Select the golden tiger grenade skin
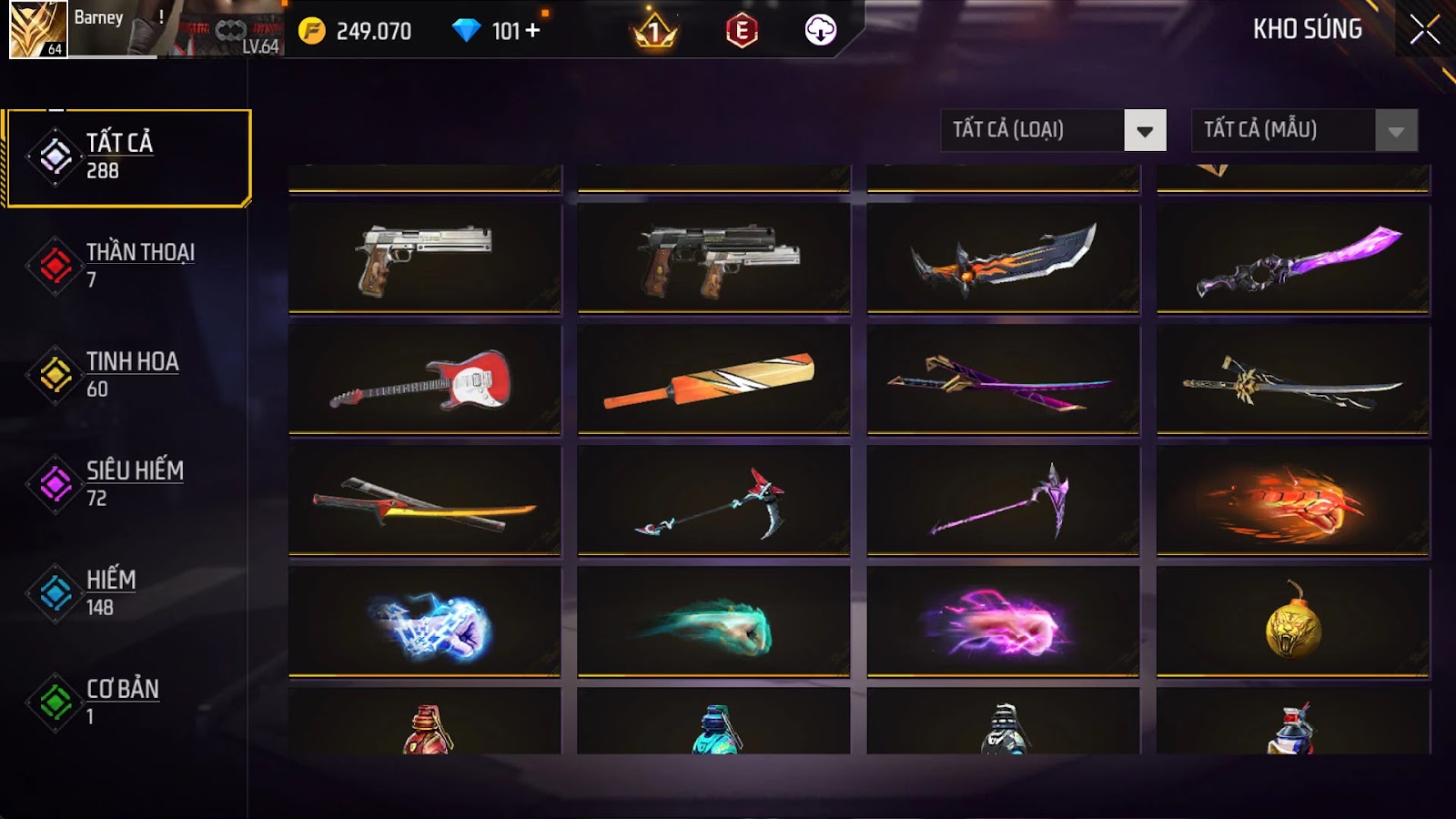 [1292, 622]
